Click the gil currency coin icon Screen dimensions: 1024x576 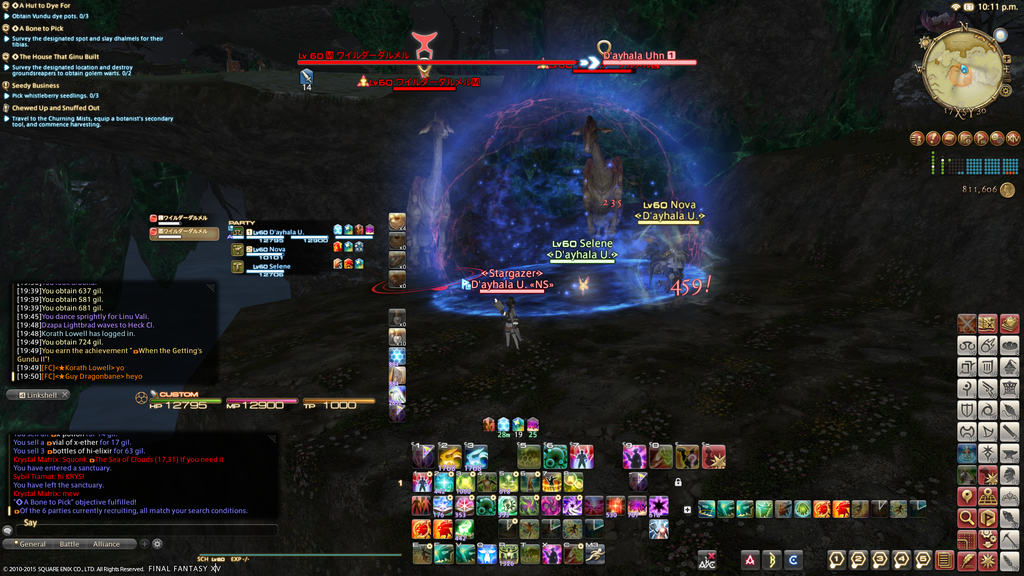pyautogui.click(x=1006, y=188)
